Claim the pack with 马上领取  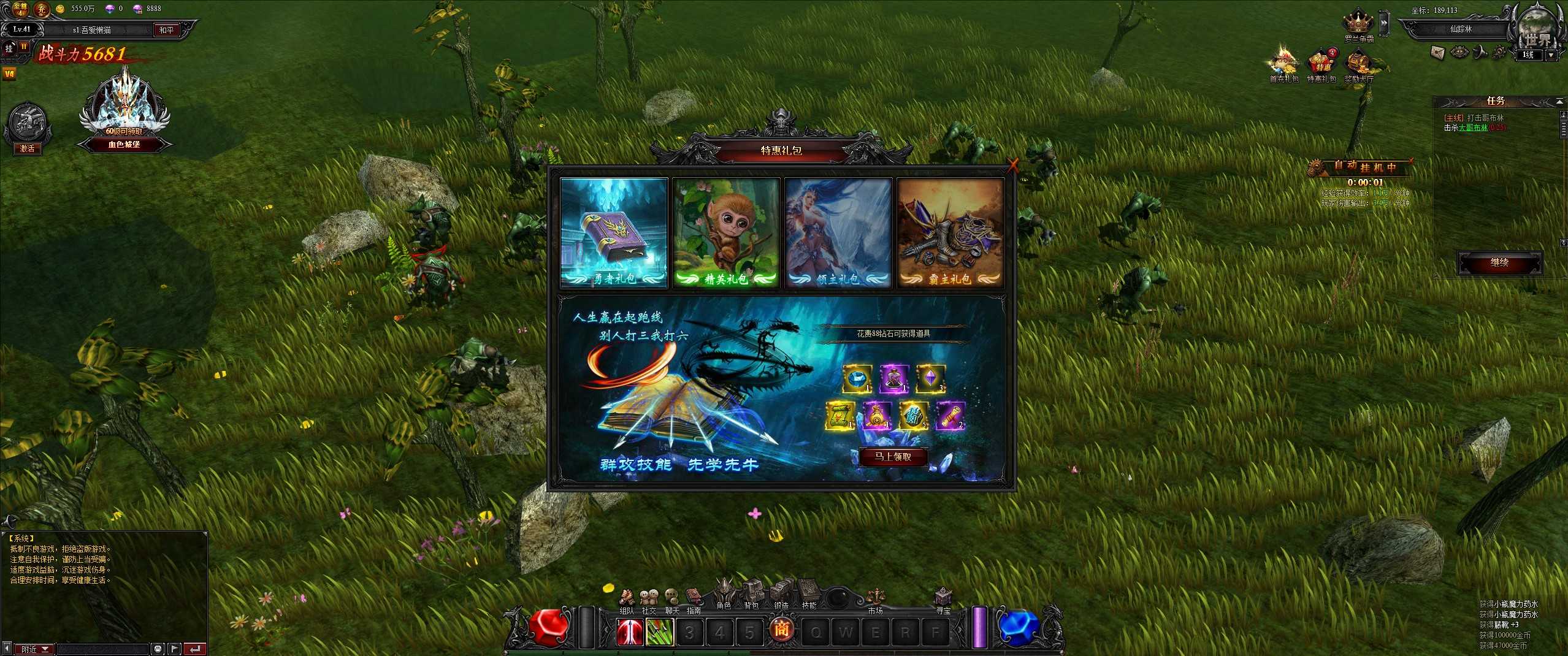[x=893, y=457]
